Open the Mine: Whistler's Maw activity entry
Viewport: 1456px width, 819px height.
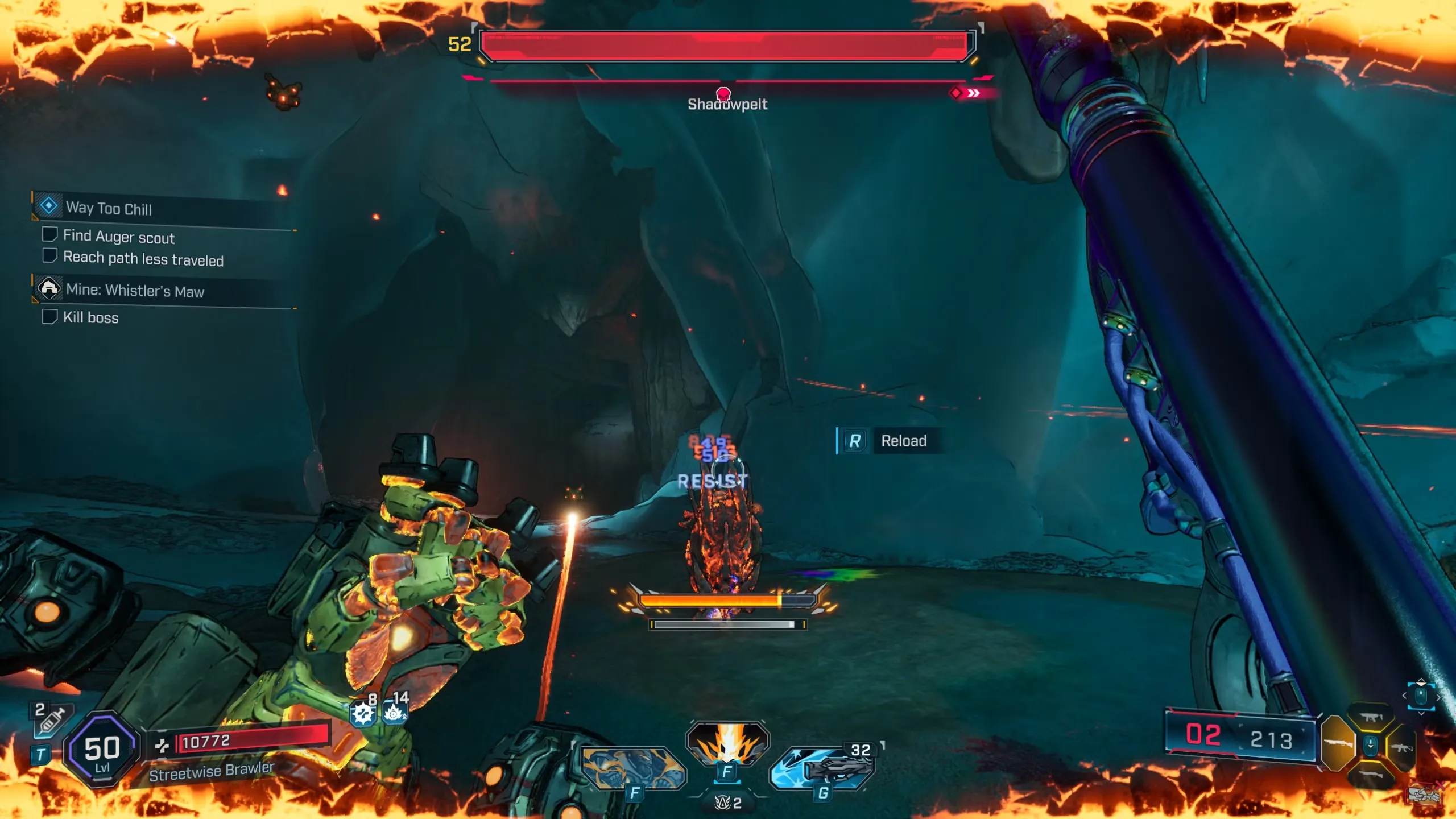coord(134,291)
